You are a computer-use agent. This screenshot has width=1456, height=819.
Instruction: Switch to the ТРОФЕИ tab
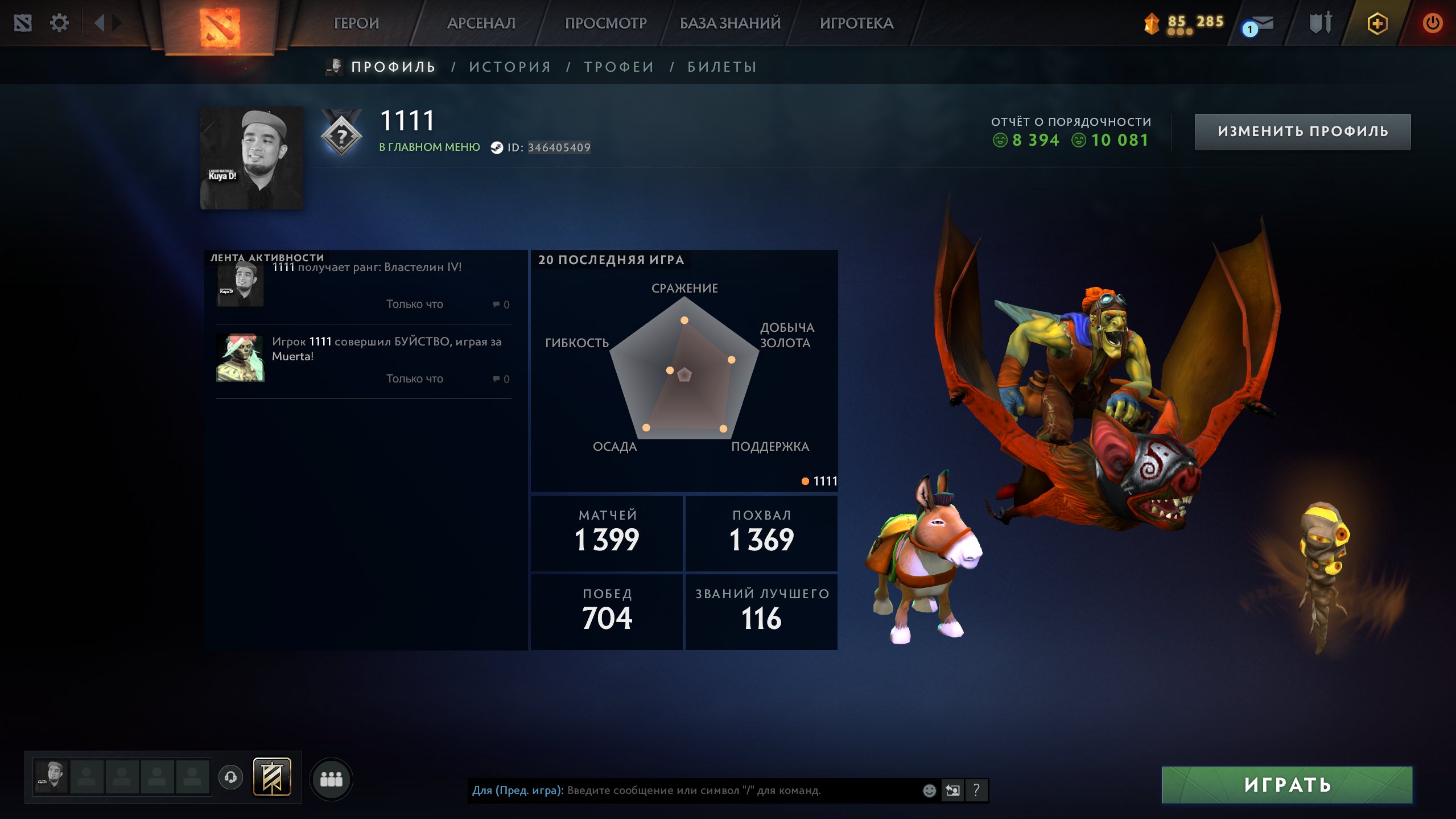click(x=619, y=67)
